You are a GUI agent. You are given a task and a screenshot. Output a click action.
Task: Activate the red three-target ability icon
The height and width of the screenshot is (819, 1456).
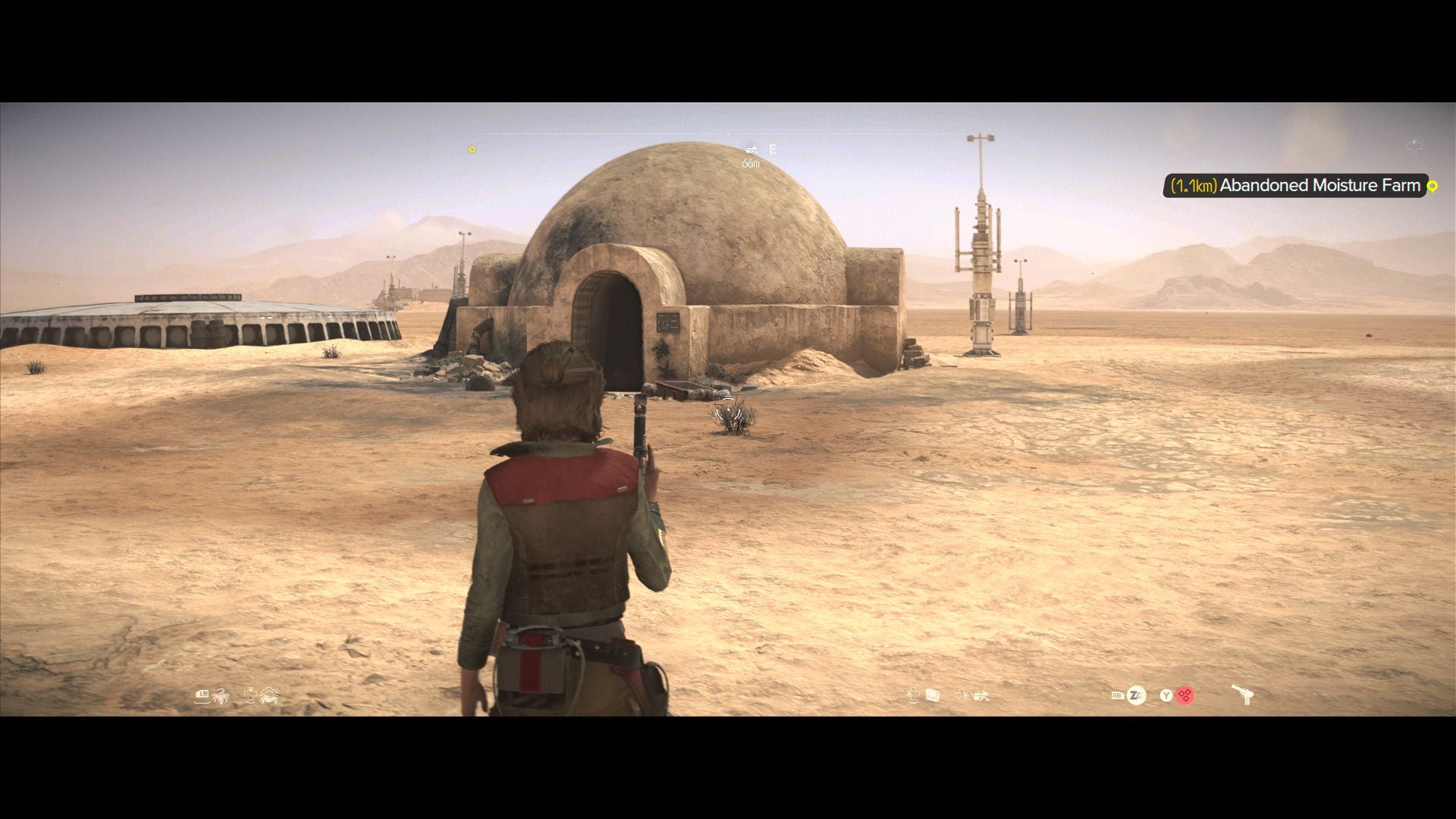pyautogui.click(x=1185, y=695)
